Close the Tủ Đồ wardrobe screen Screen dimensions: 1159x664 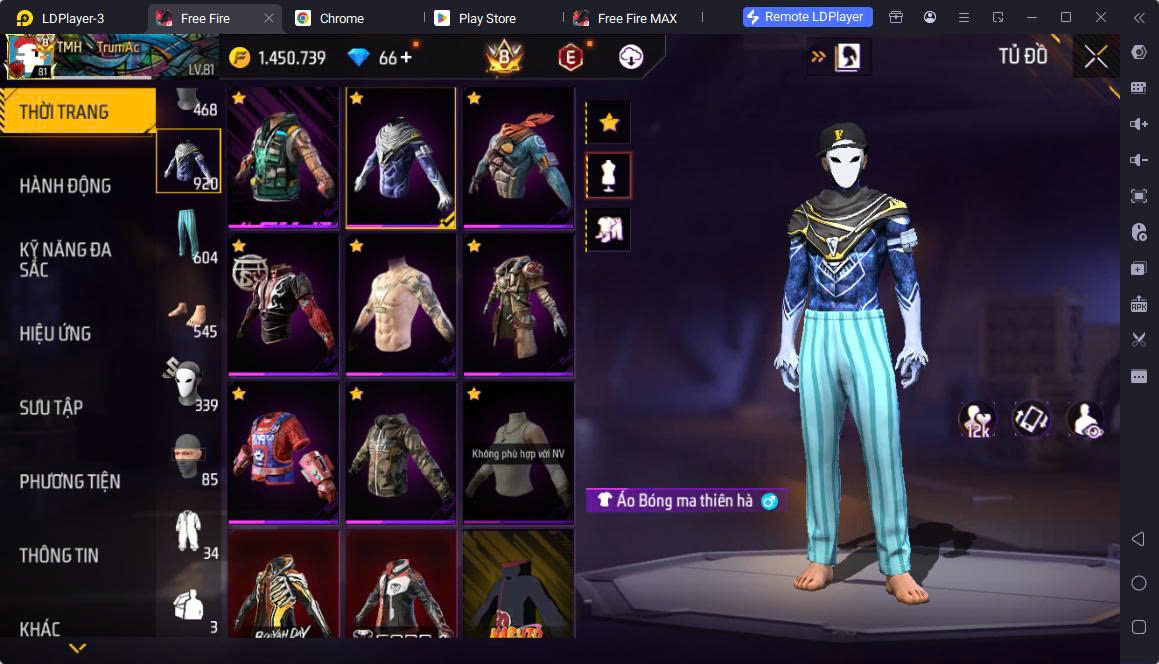[1096, 57]
